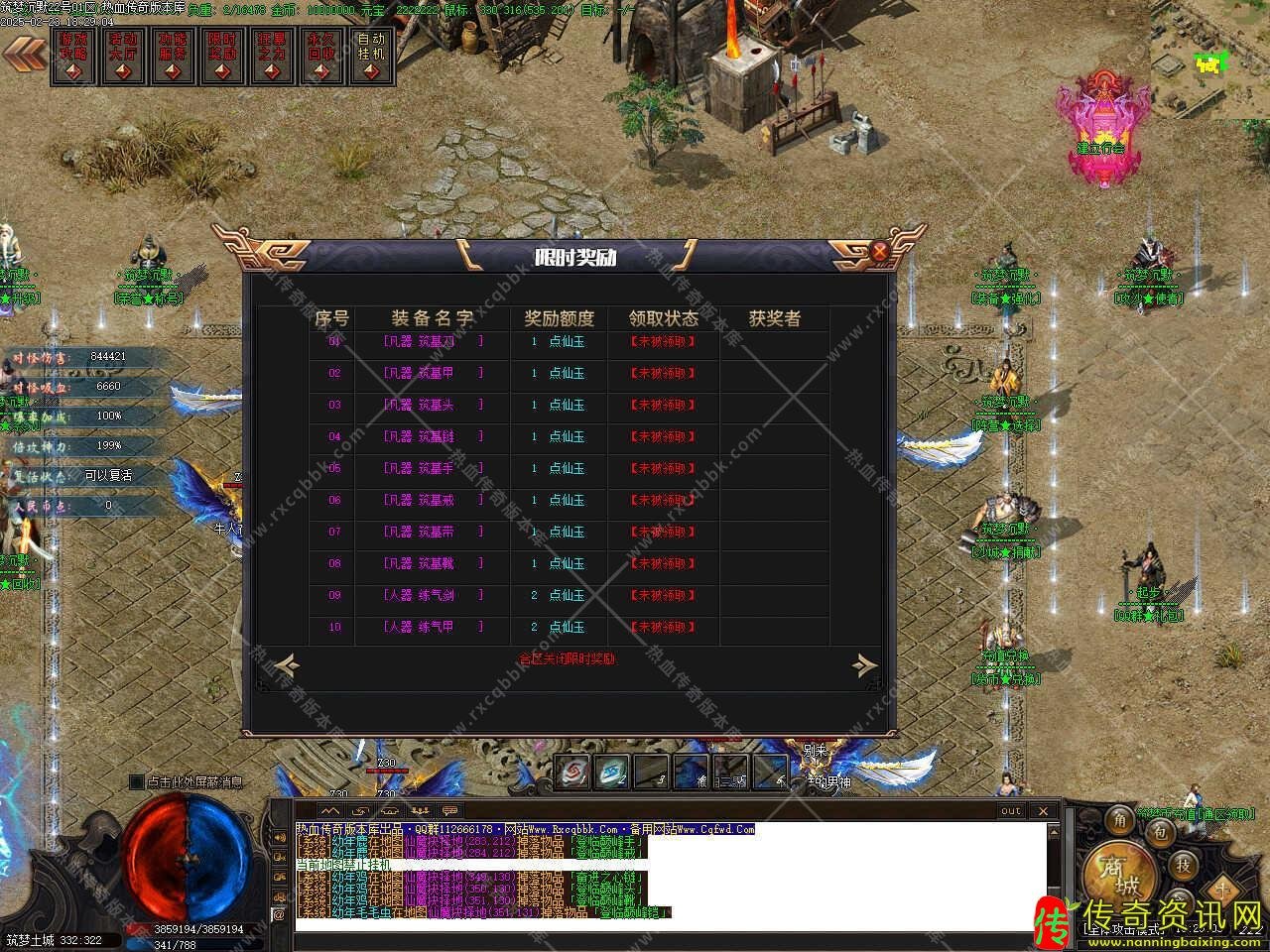Go to next page of reward list
This screenshot has height=952, width=1270.
(865, 663)
